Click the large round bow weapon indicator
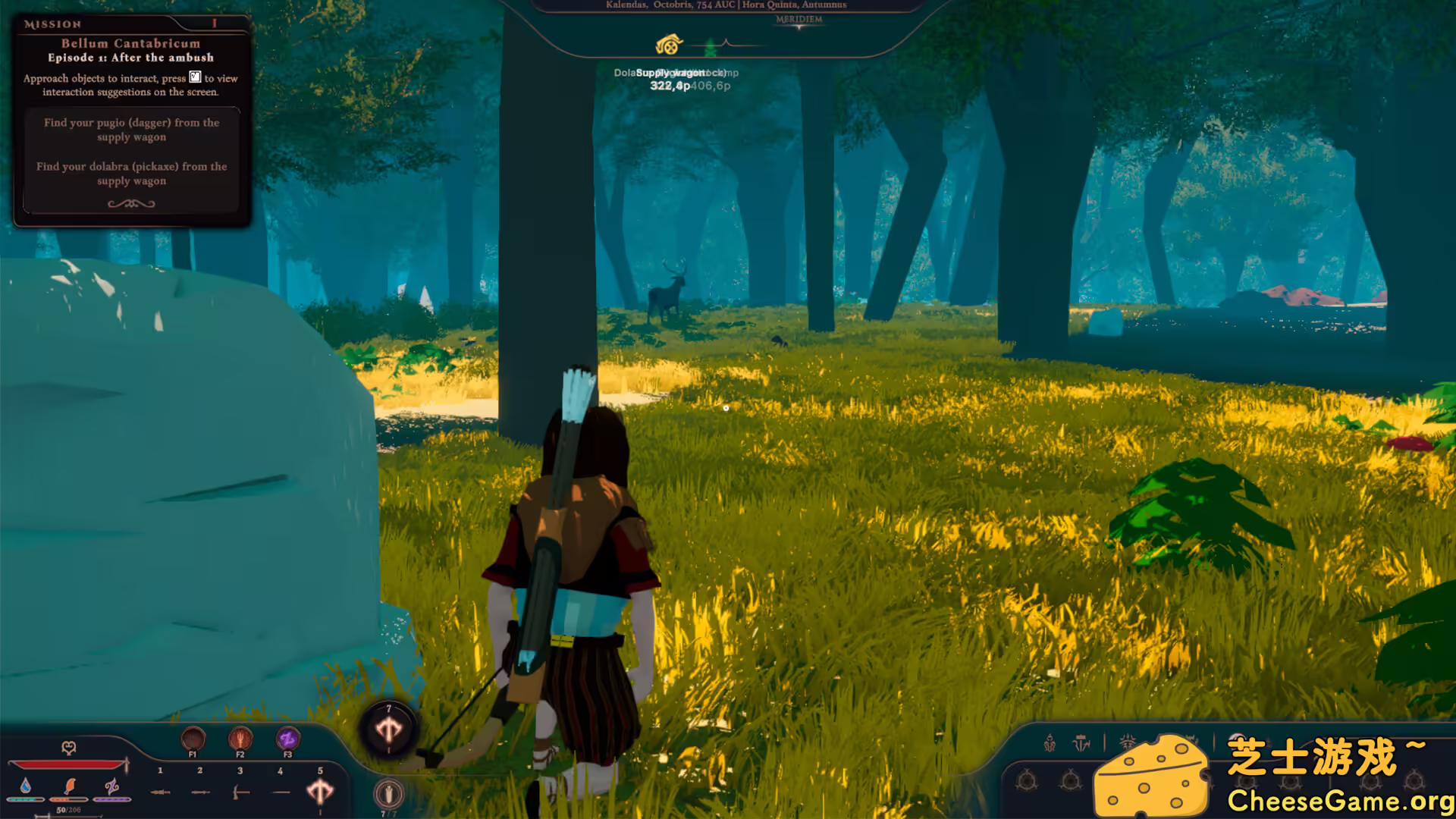Image resolution: width=1456 pixels, height=819 pixels. tap(389, 730)
